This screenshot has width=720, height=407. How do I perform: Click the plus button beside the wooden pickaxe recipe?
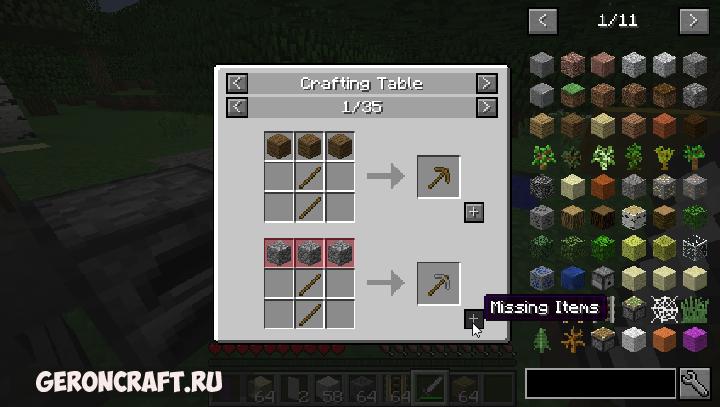474,212
